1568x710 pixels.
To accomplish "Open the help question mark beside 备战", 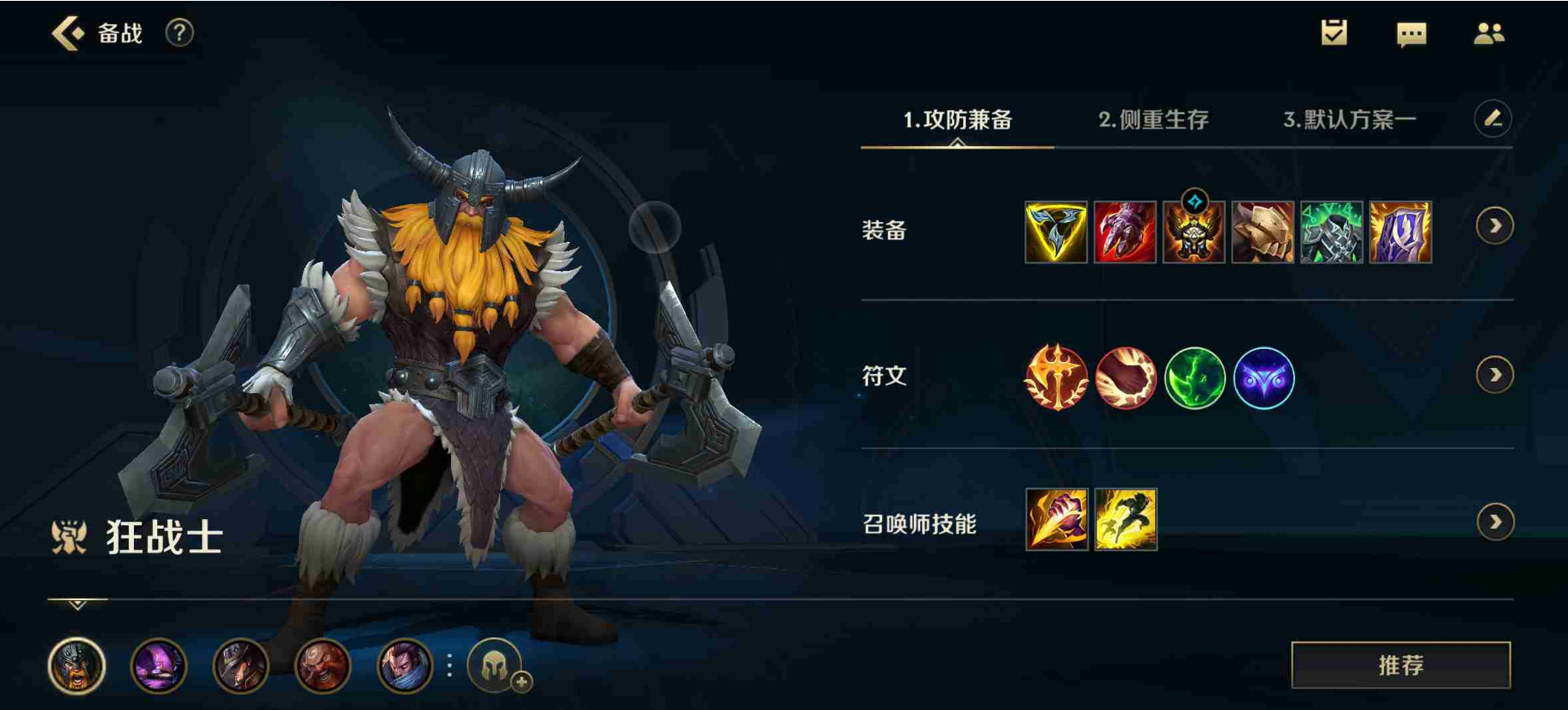I will (178, 34).
